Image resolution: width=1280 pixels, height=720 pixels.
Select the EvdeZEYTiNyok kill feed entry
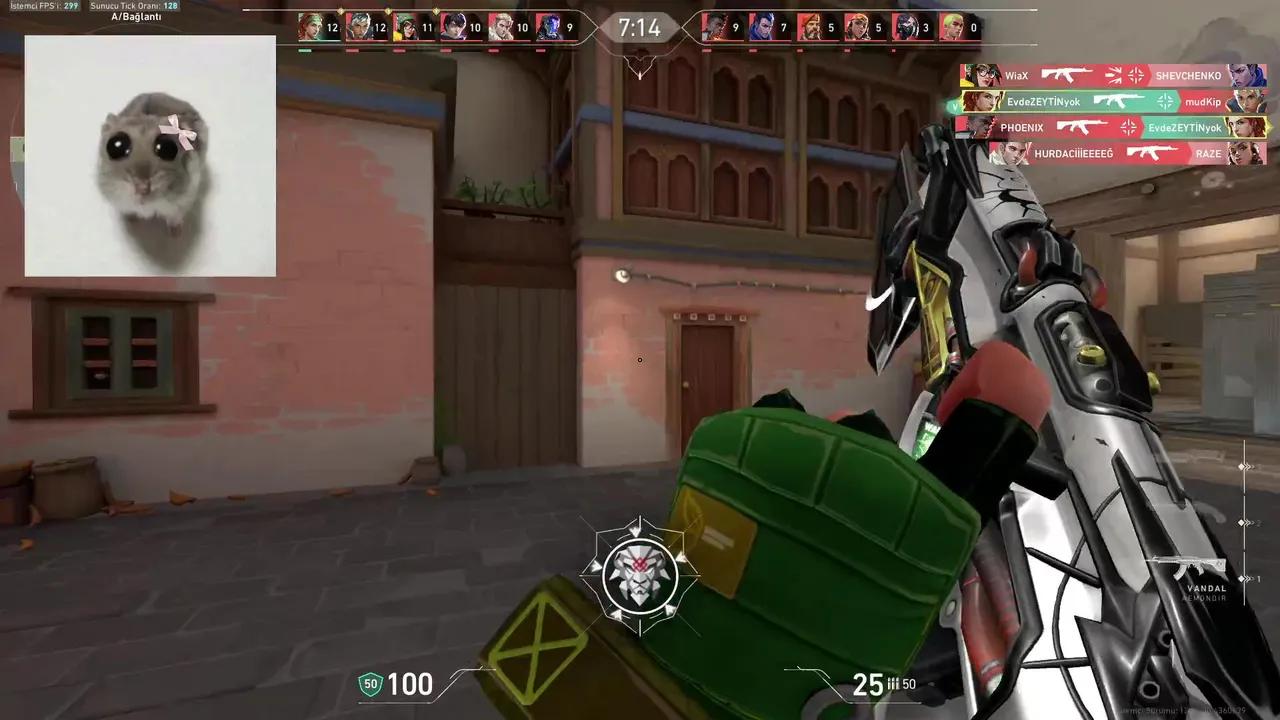(x=1045, y=101)
